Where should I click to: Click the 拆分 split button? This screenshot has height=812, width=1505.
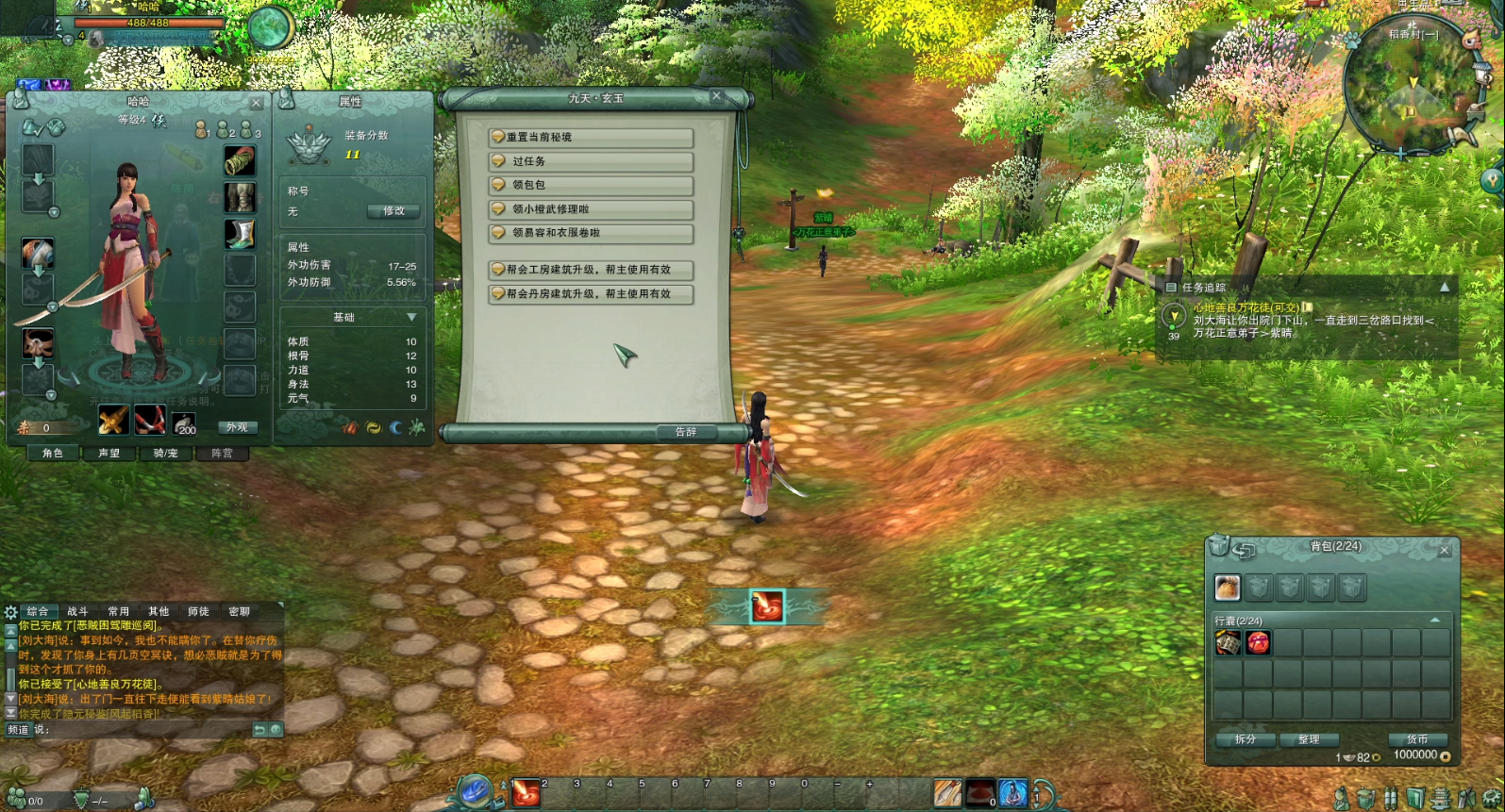[1246, 739]
